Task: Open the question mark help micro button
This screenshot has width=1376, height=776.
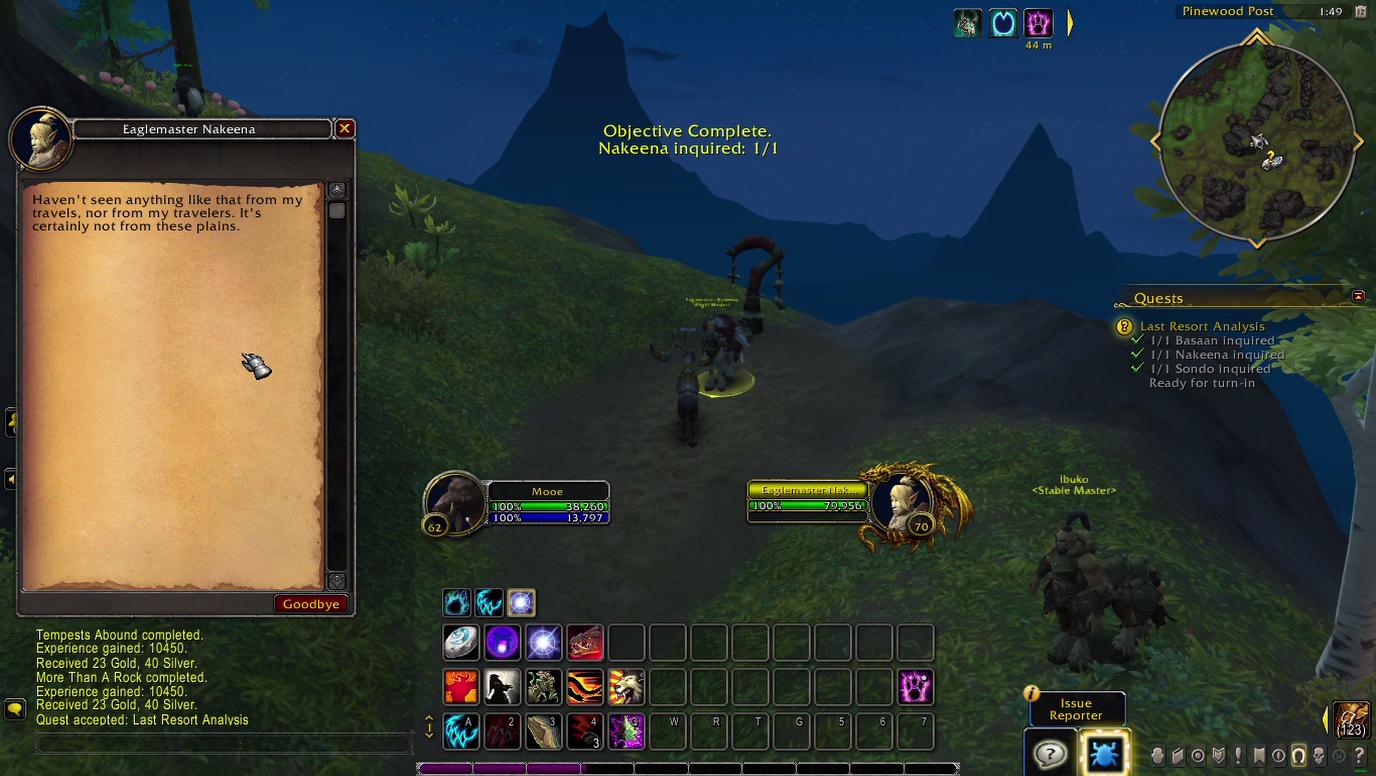Action: coord(1359,756)
